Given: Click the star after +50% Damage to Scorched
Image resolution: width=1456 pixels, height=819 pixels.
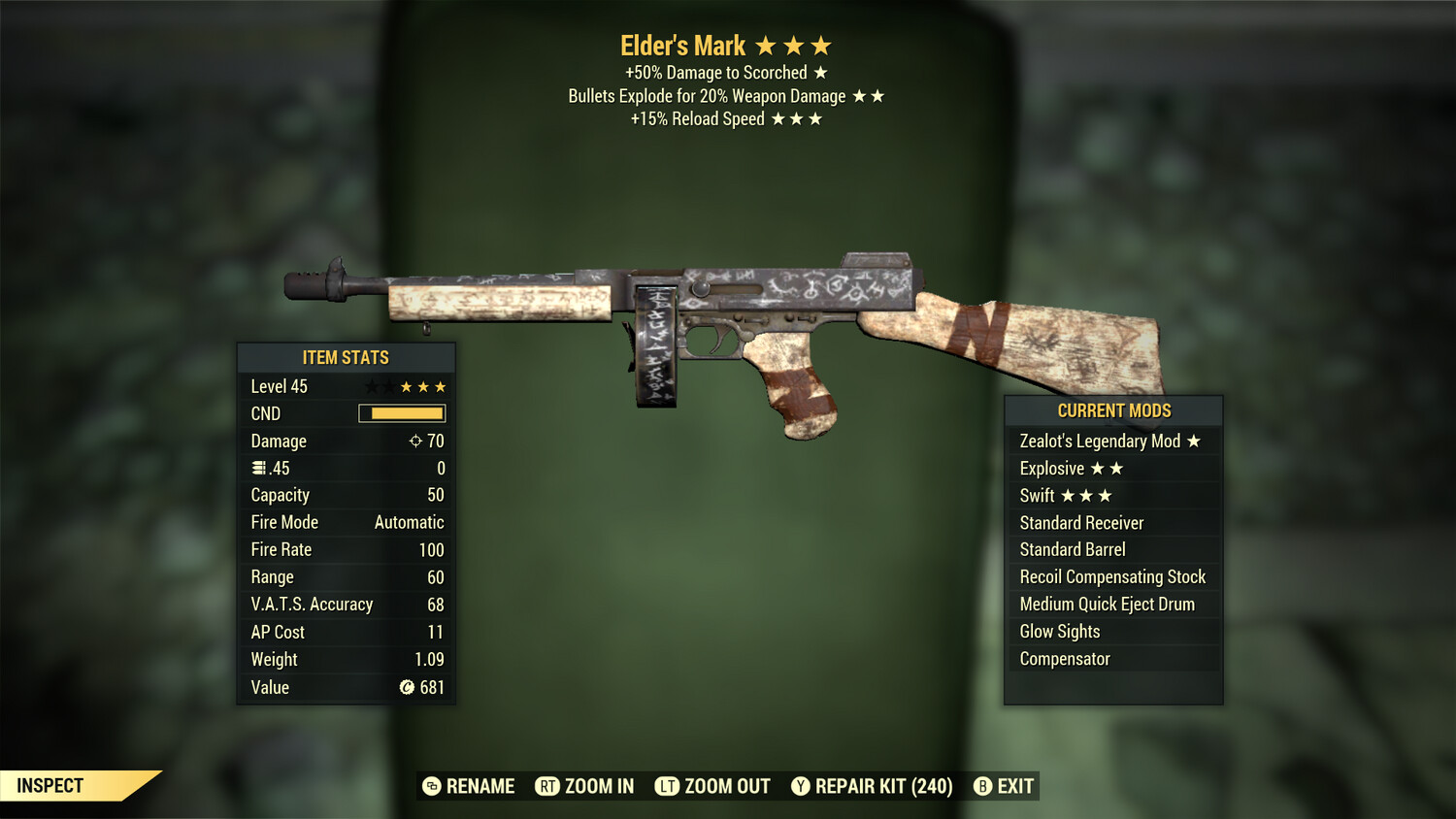Looking at the screenshot, I should [822, 72].
